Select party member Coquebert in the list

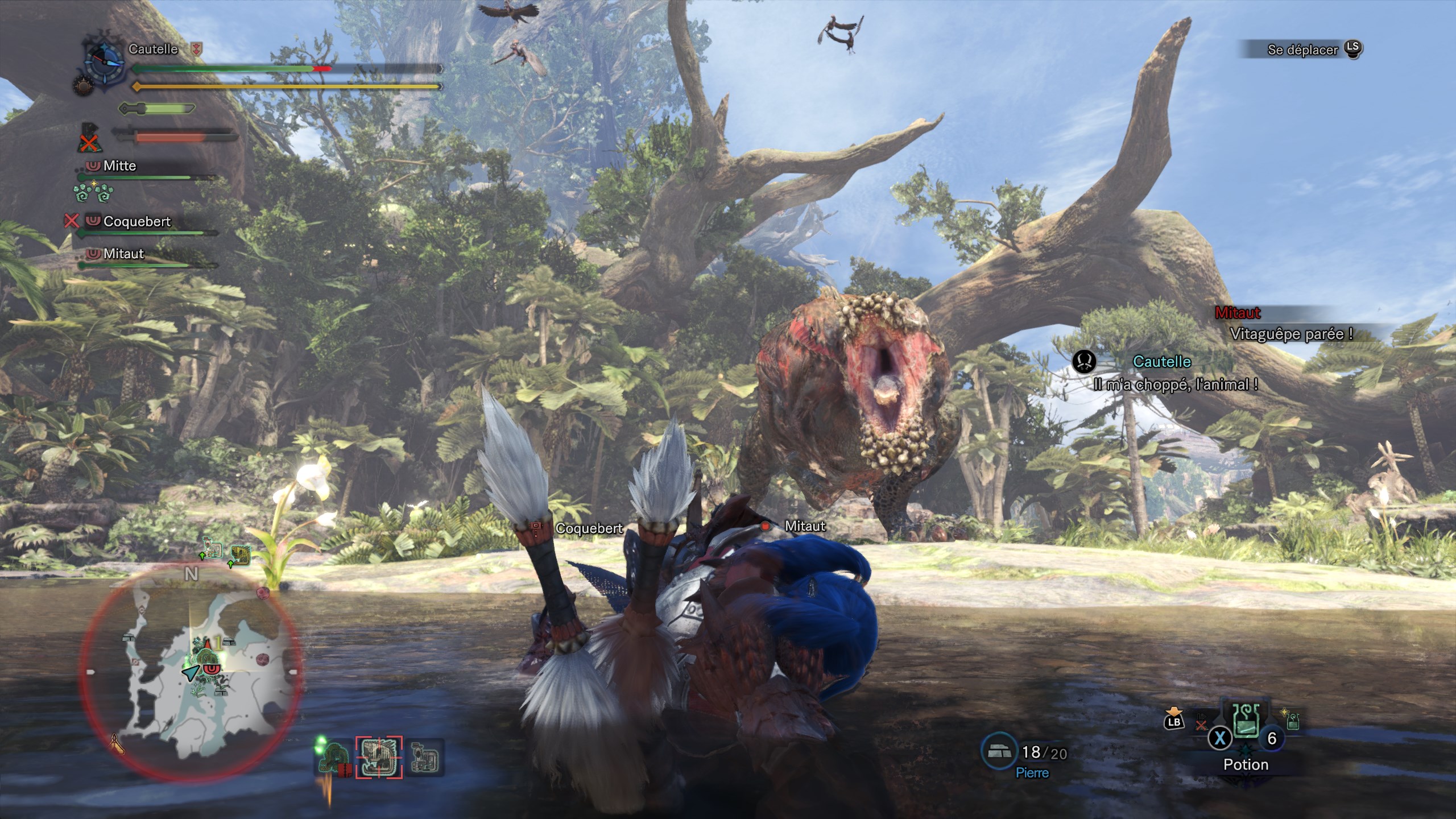[136, 221]
